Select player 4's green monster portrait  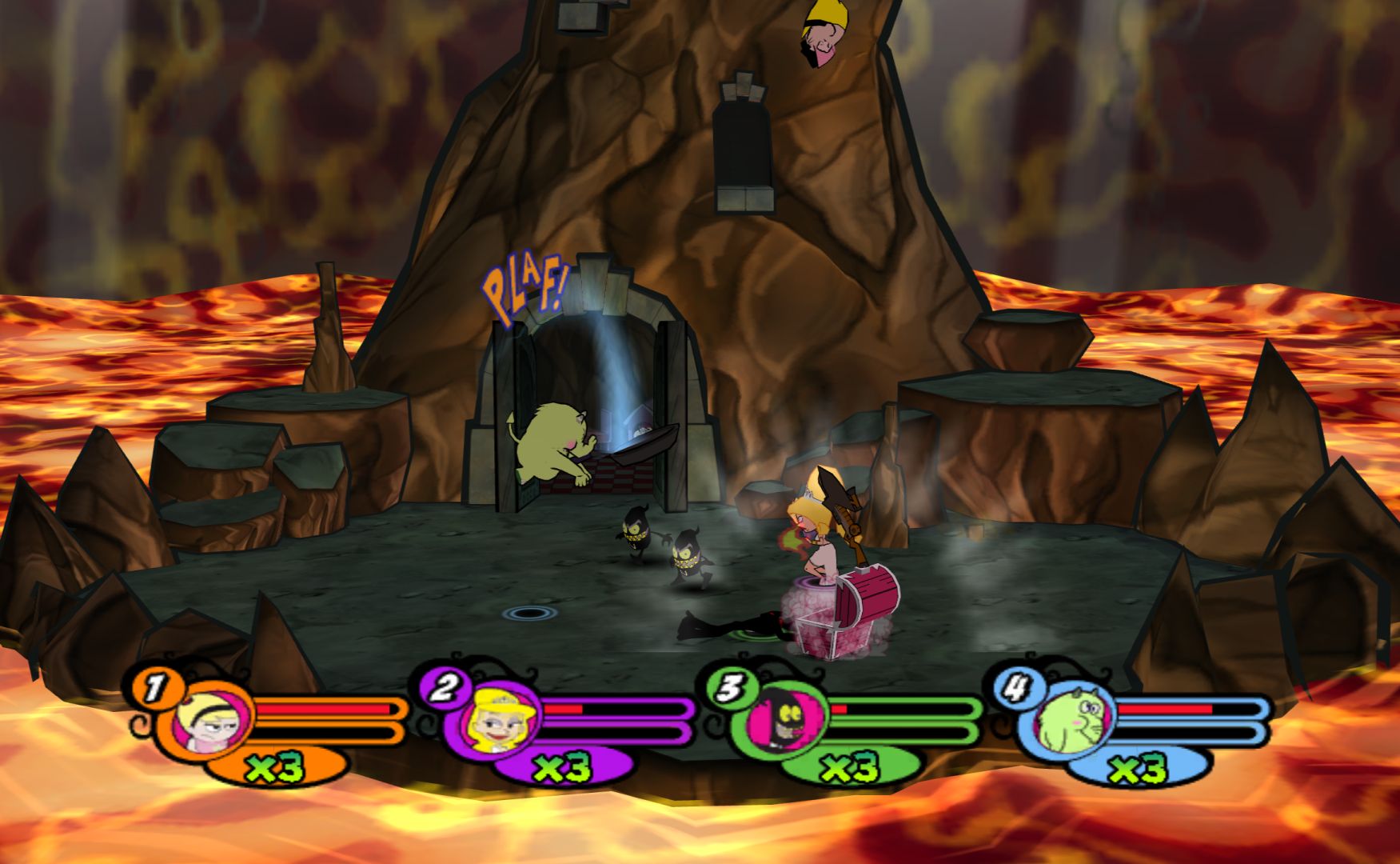click(1072, 718)
